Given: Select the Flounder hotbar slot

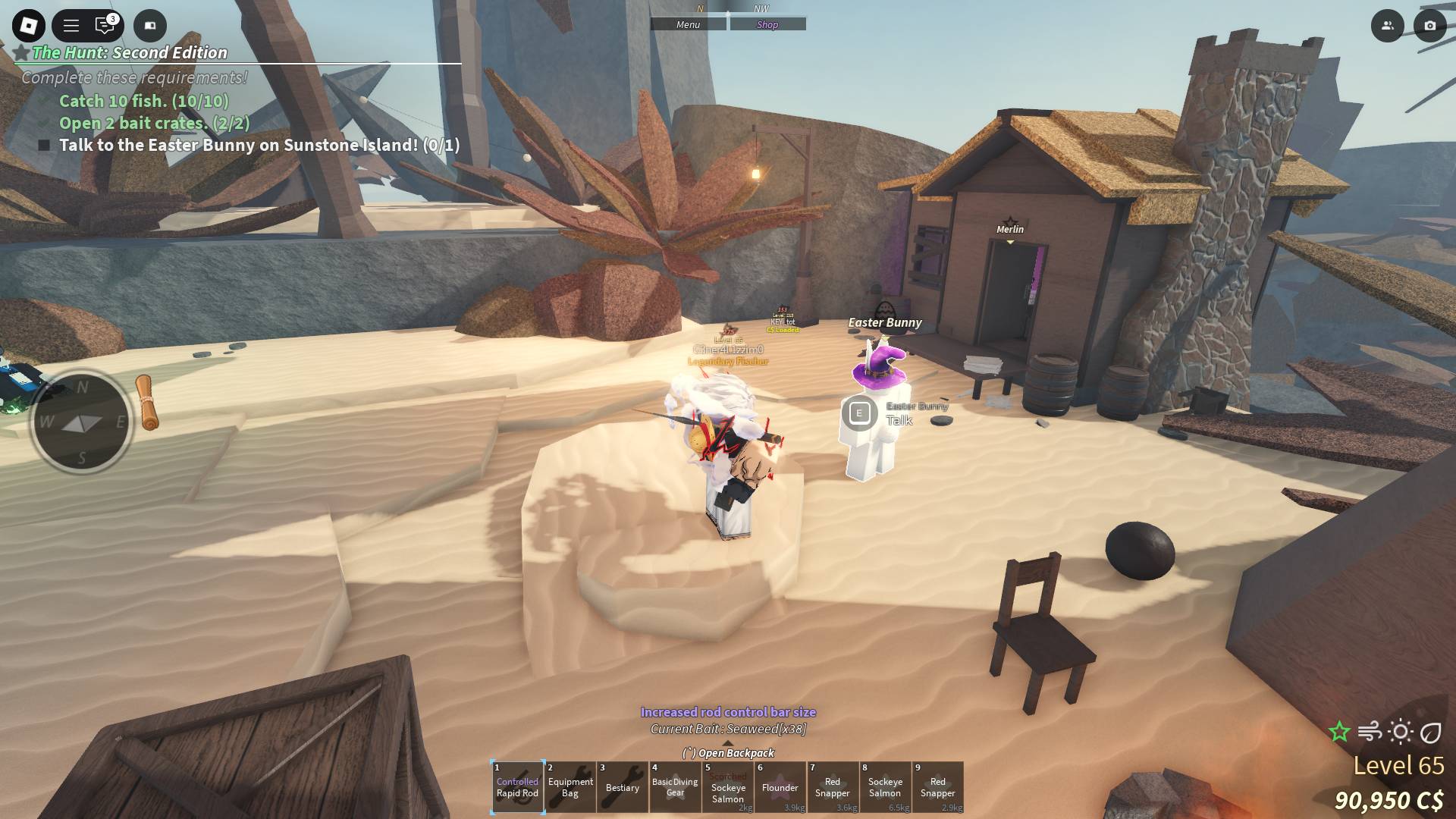Looking at the screenshot, I should 780,787.
